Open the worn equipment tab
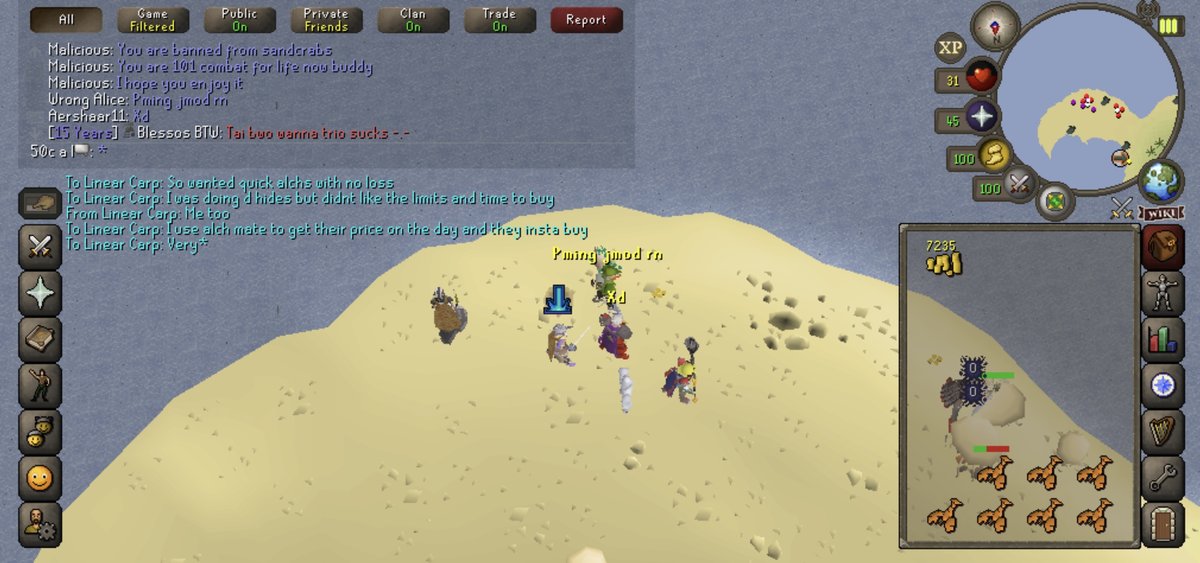 click(1162, 293)
